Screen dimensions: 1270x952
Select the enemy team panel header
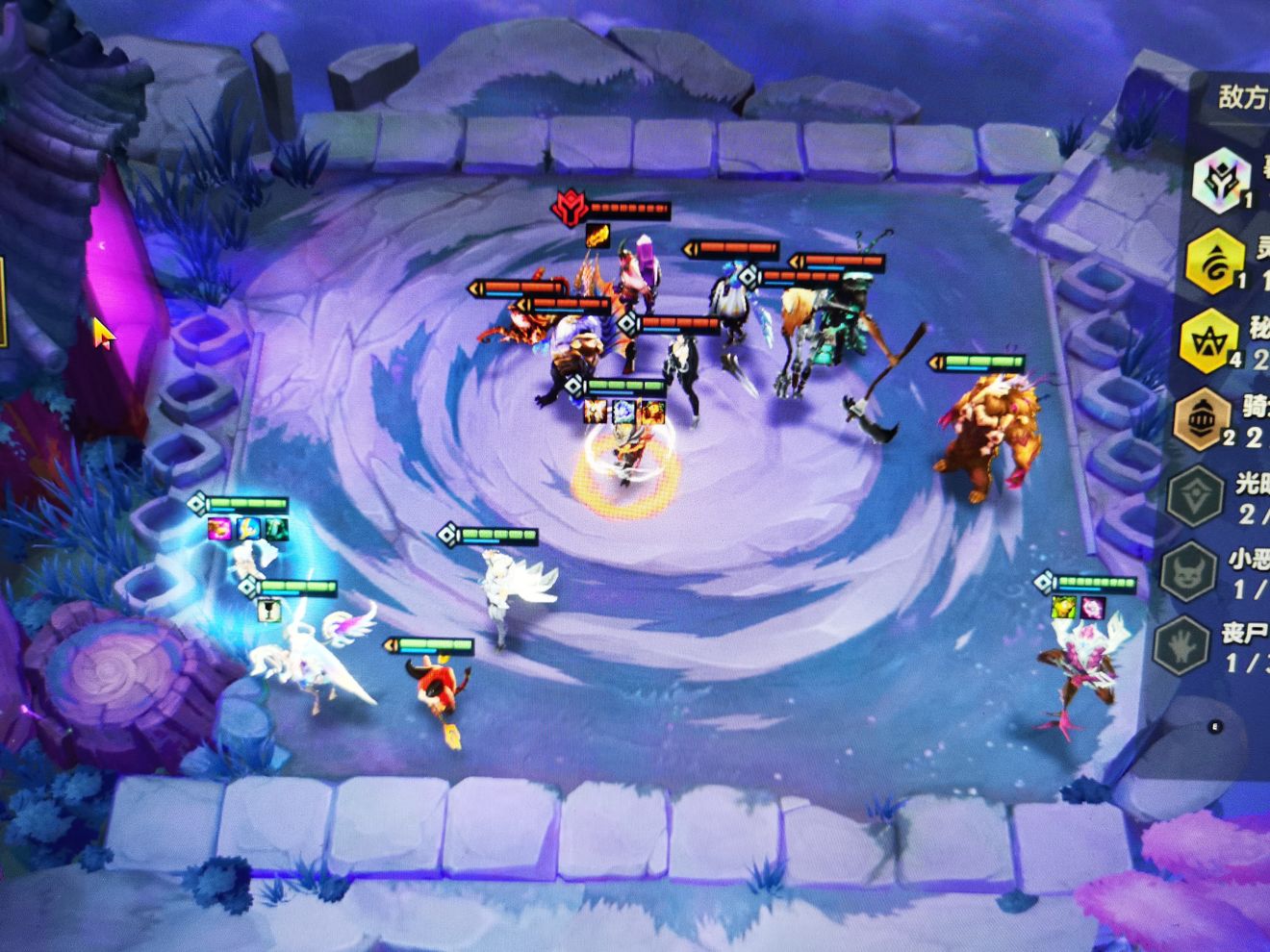(x=1242, y=97)
